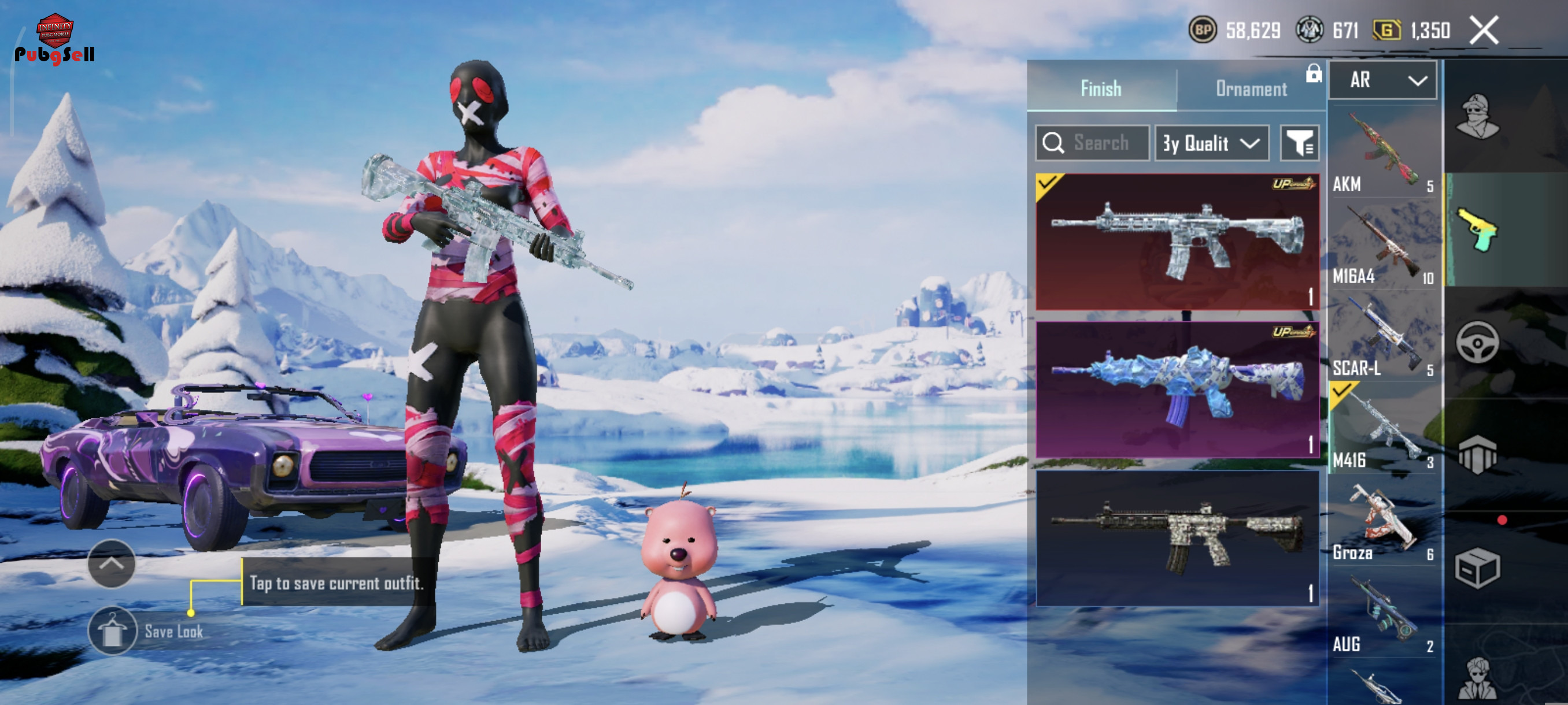Save the current look
1568x705 pixels.
click(113, 631)
